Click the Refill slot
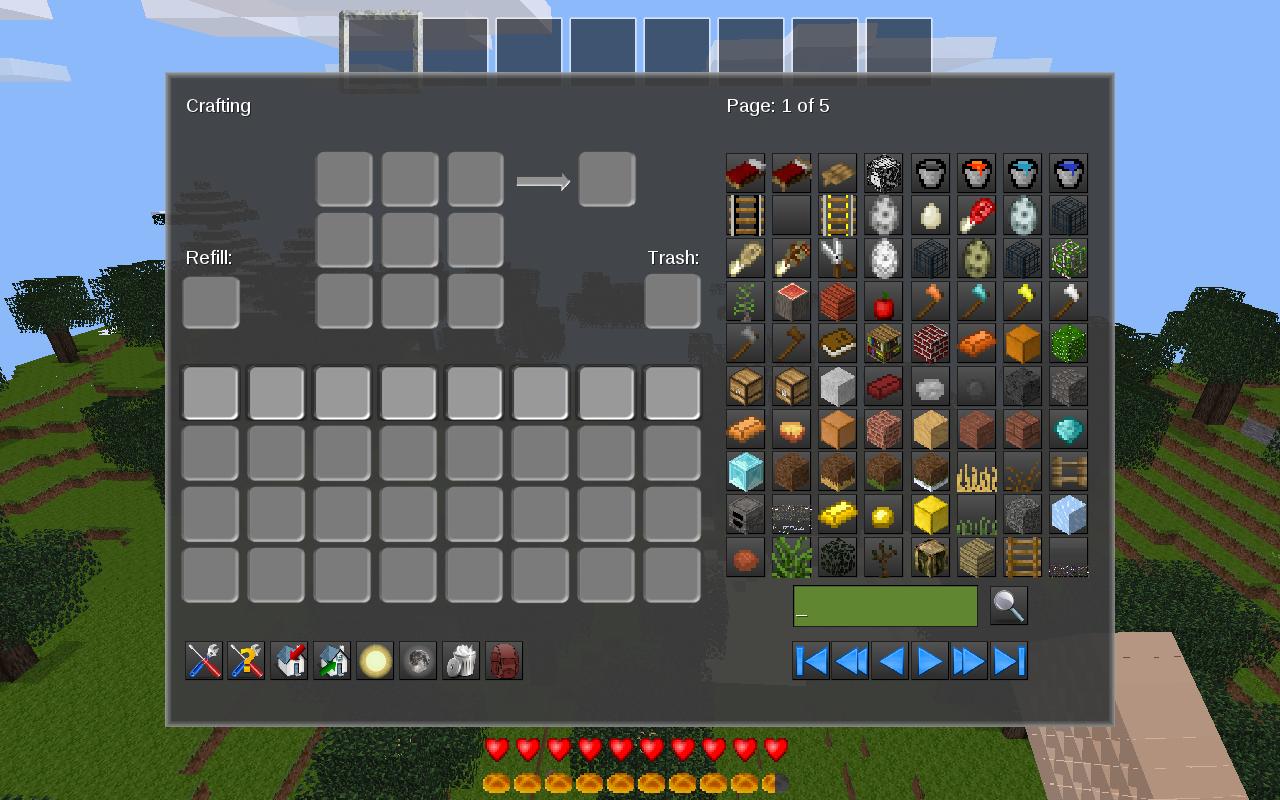1280x800 pixels. [210, 301]
